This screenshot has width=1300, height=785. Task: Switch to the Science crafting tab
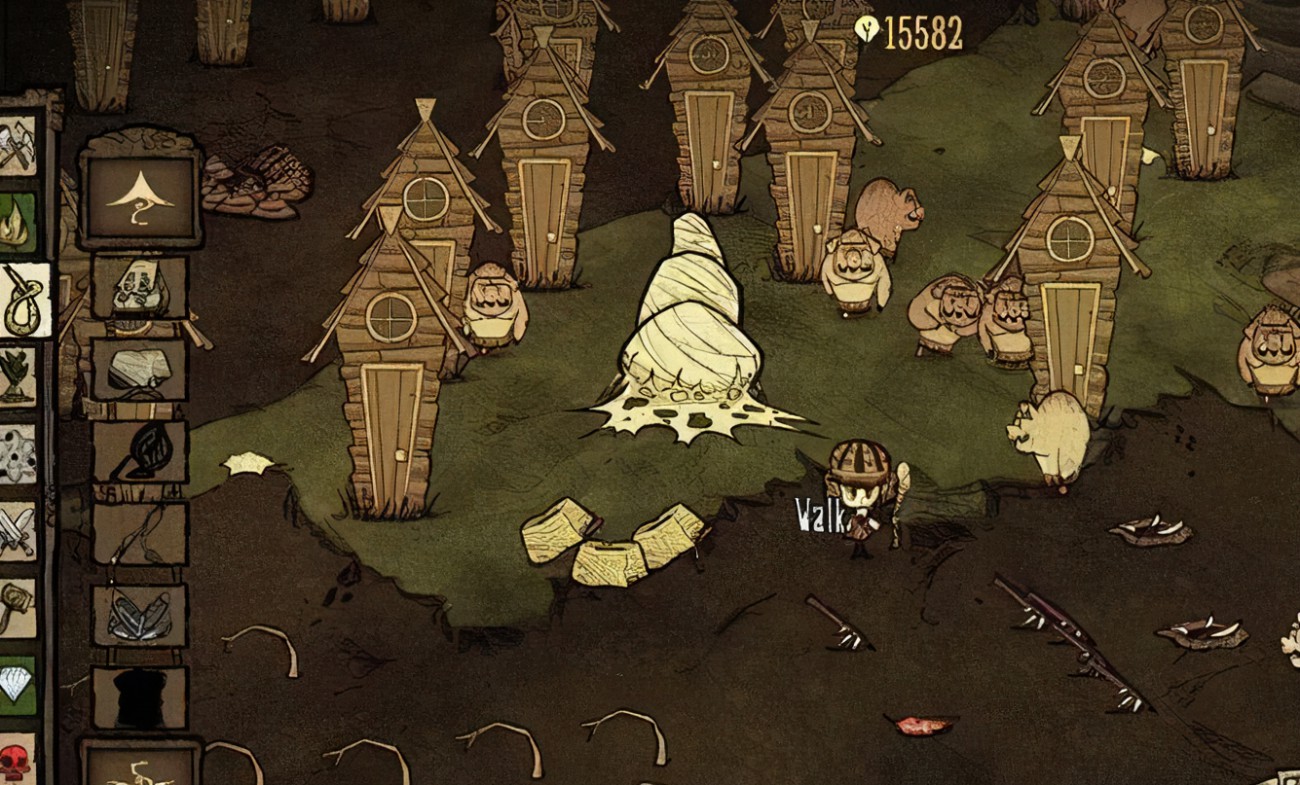click(x=17, y=454)
